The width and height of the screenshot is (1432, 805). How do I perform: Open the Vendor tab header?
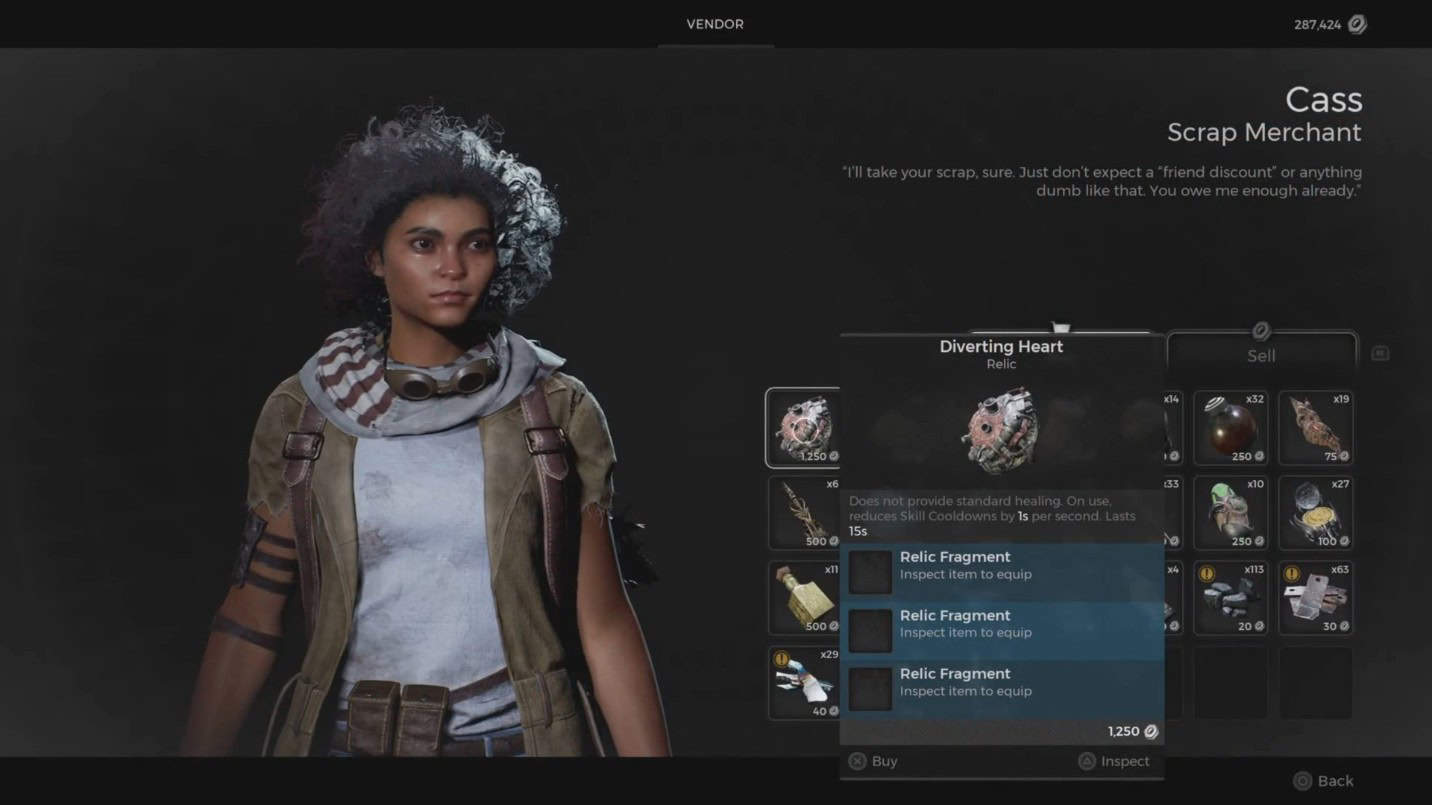pos(715,24)
